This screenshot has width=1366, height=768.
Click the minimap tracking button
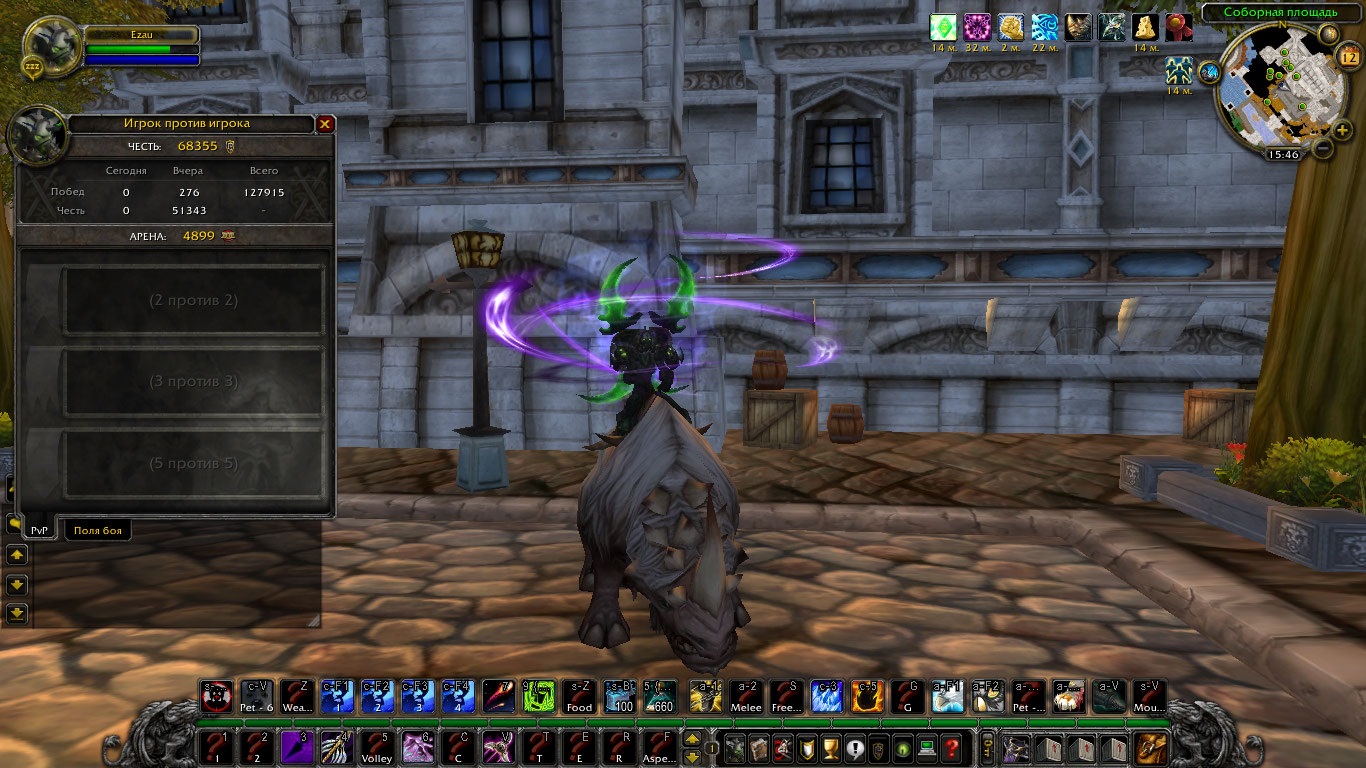coord(1210,72)
